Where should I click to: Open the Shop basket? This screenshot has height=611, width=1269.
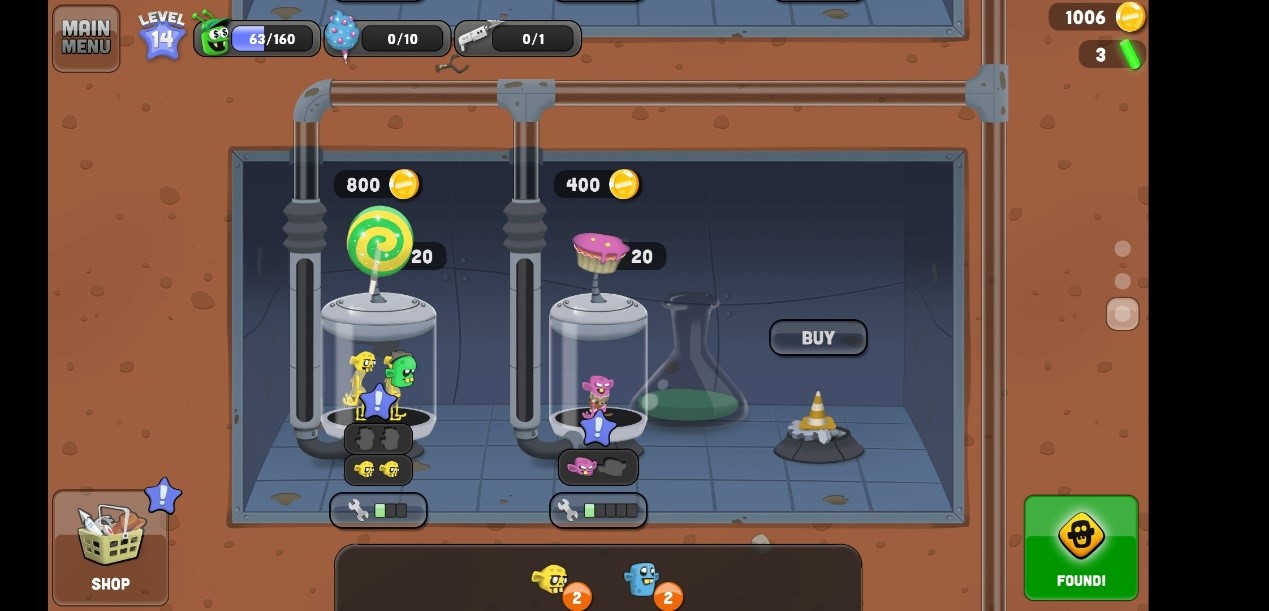tap(110, 547)
